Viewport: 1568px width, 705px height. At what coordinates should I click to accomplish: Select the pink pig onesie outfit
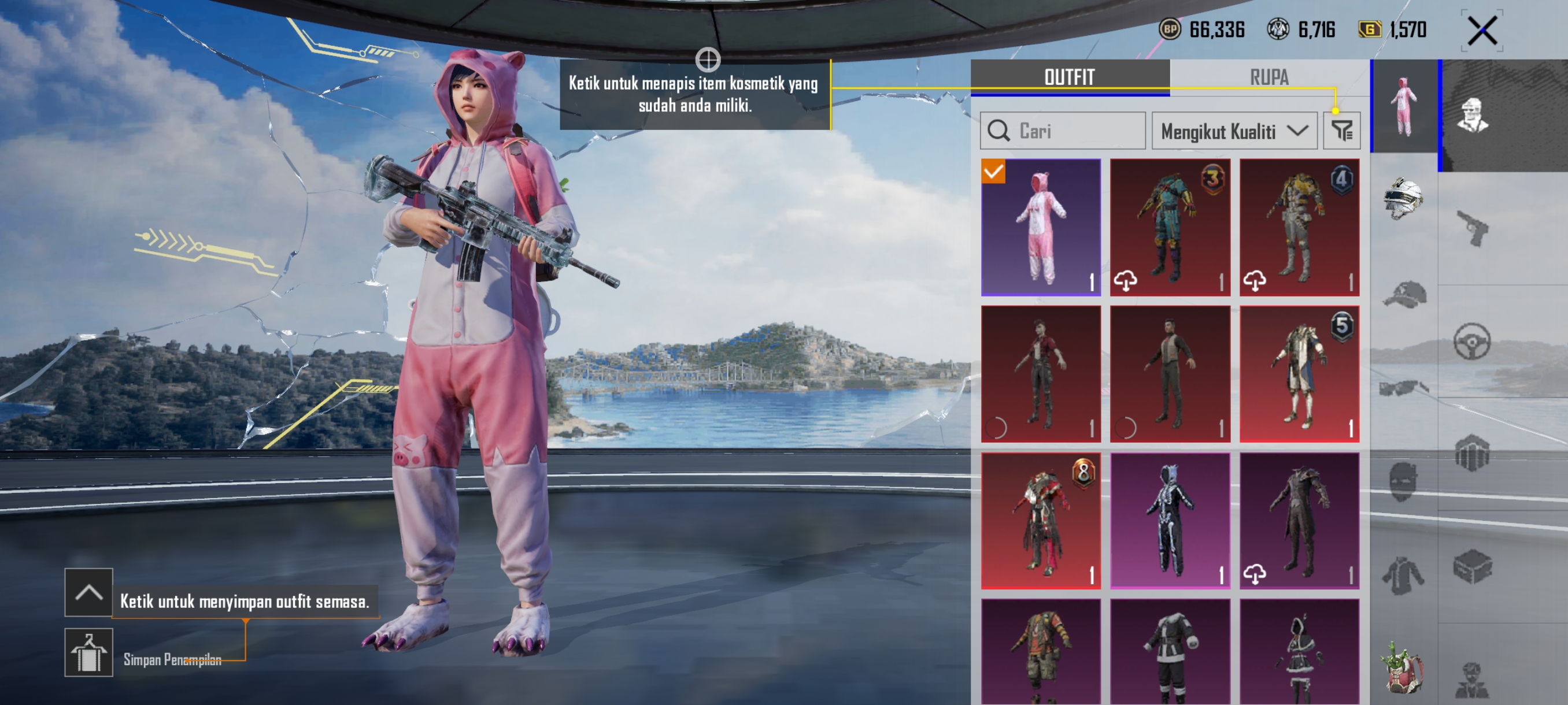pyautogui.click(x=1040, y=227)
